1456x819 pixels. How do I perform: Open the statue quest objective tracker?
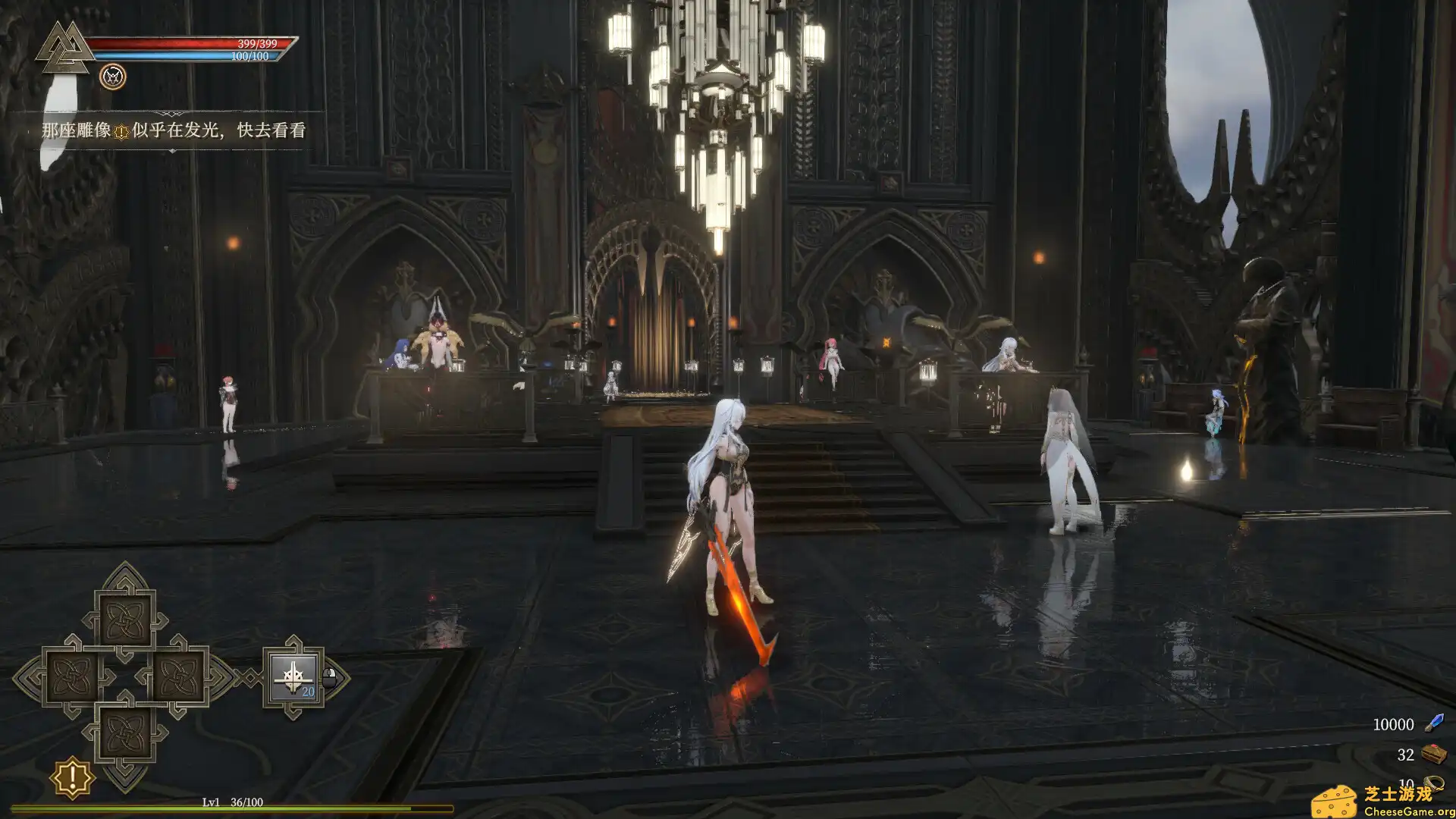click(x=174, y=130)
